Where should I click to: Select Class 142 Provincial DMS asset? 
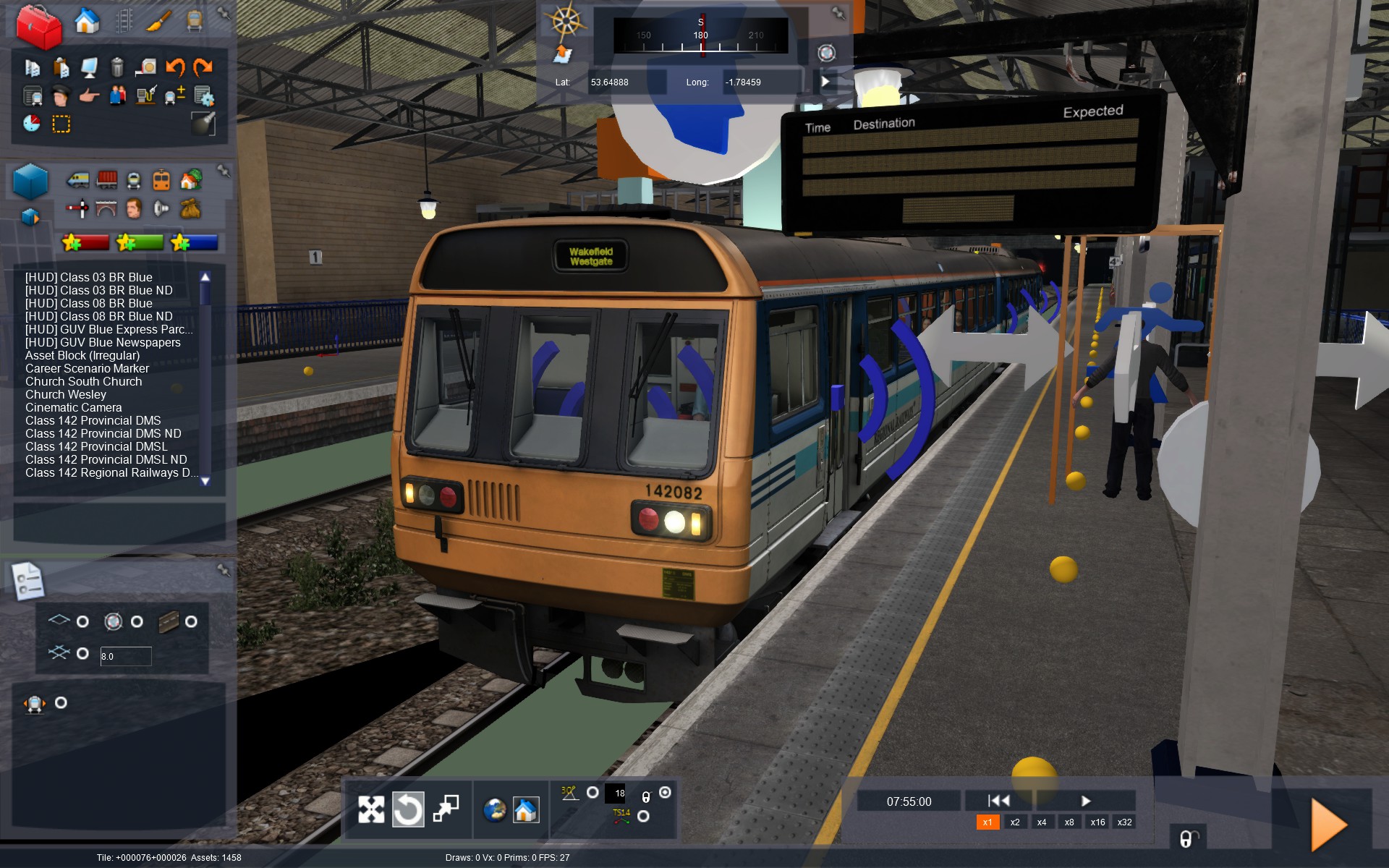(93, 420)
